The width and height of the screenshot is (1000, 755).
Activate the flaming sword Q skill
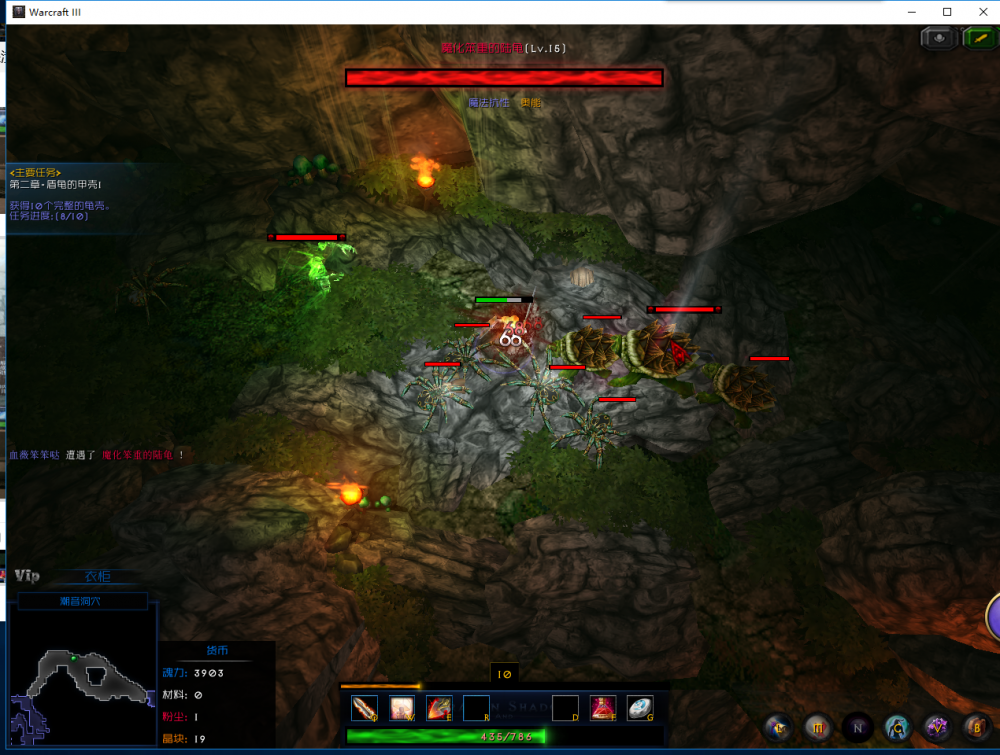coord(364,708)
